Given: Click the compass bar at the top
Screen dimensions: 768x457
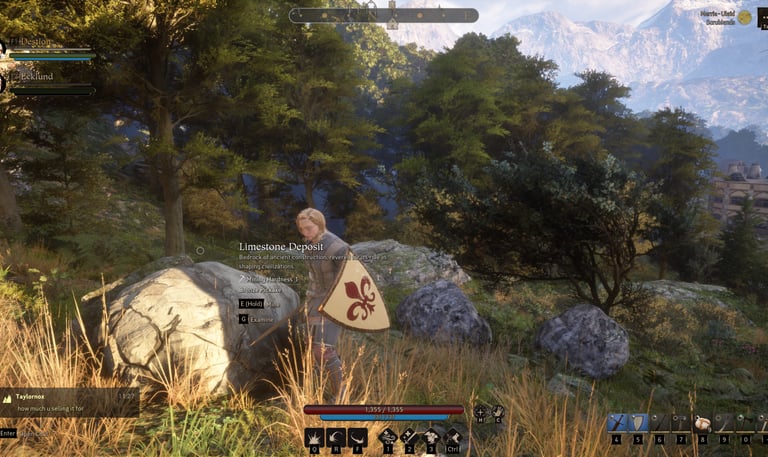Looking at the screenshot, I should [x=384, y=15].
